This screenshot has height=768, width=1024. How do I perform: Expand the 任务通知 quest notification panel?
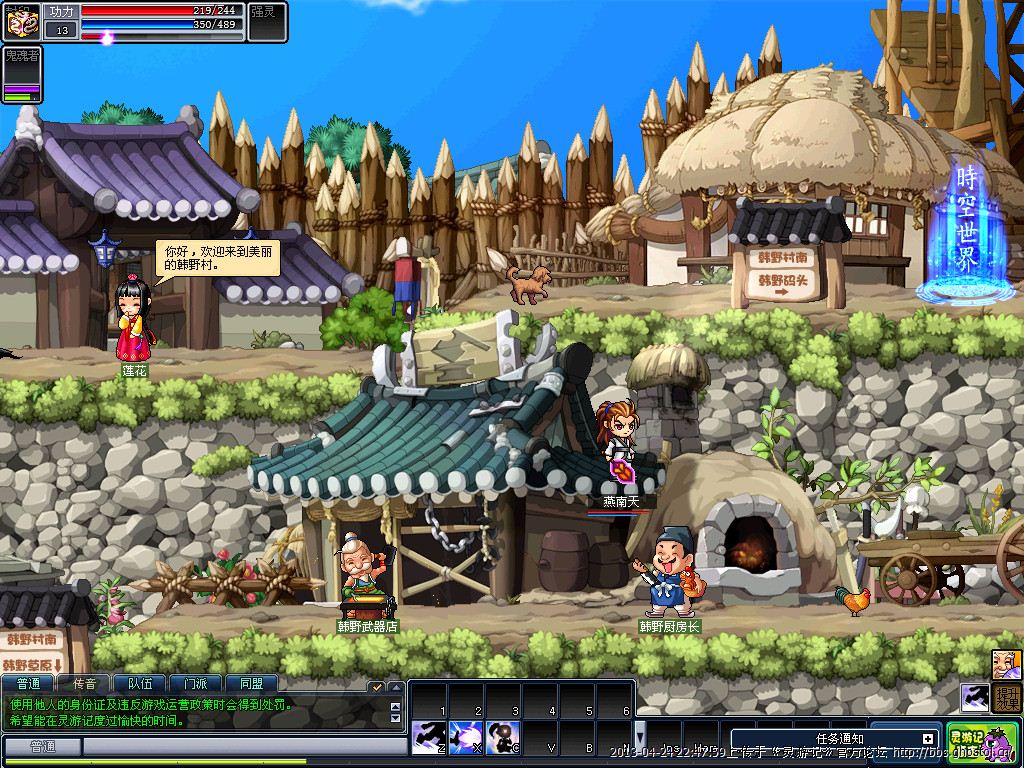point(927,739)
